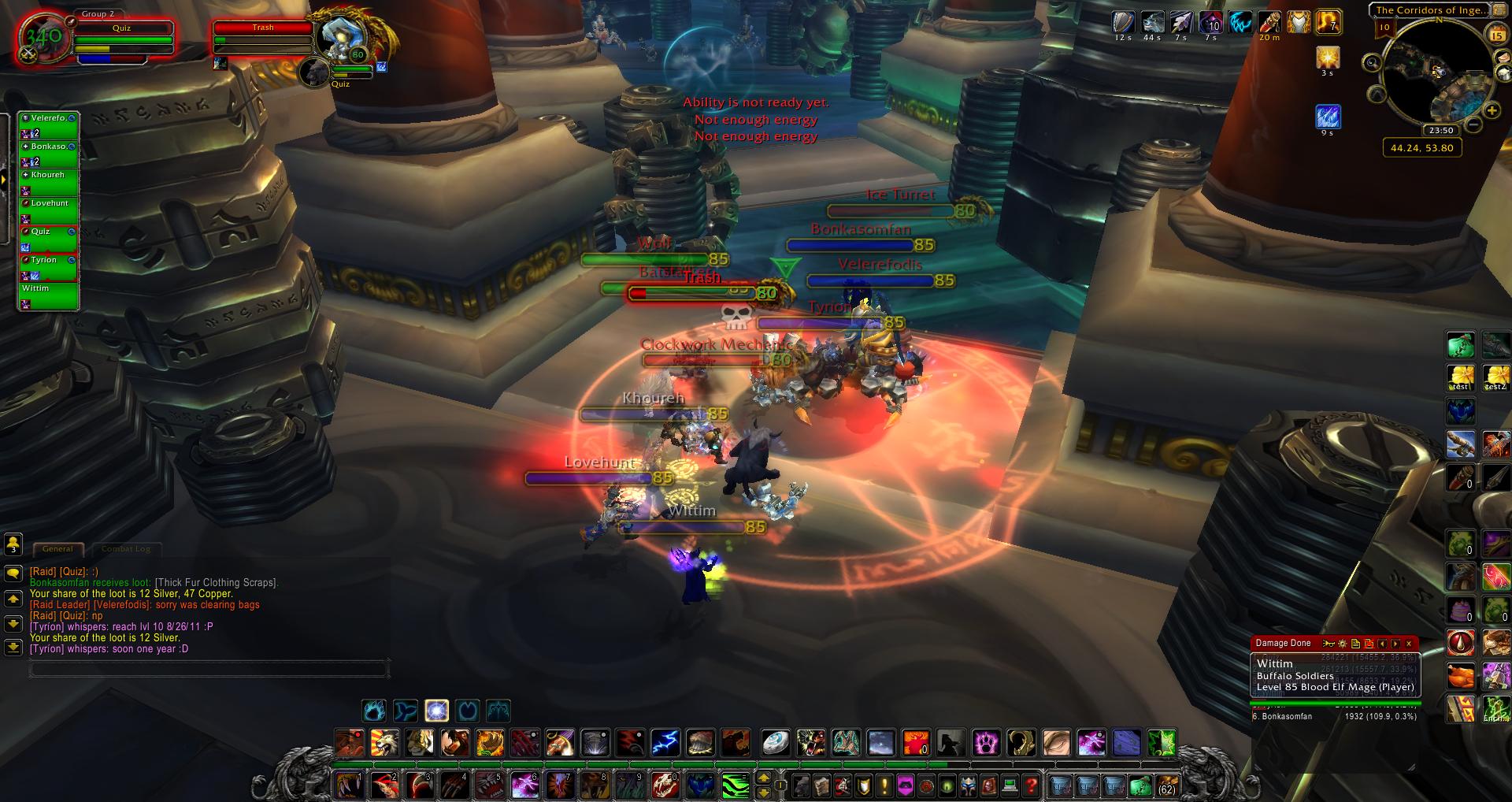Activate the blue lightning bolt ability
The width and height of the screenshot is (1512, 802).
tap(665, 742)
